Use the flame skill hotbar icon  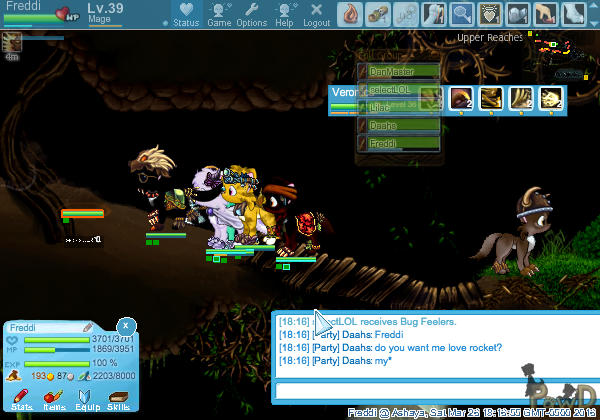coord(350,13)
